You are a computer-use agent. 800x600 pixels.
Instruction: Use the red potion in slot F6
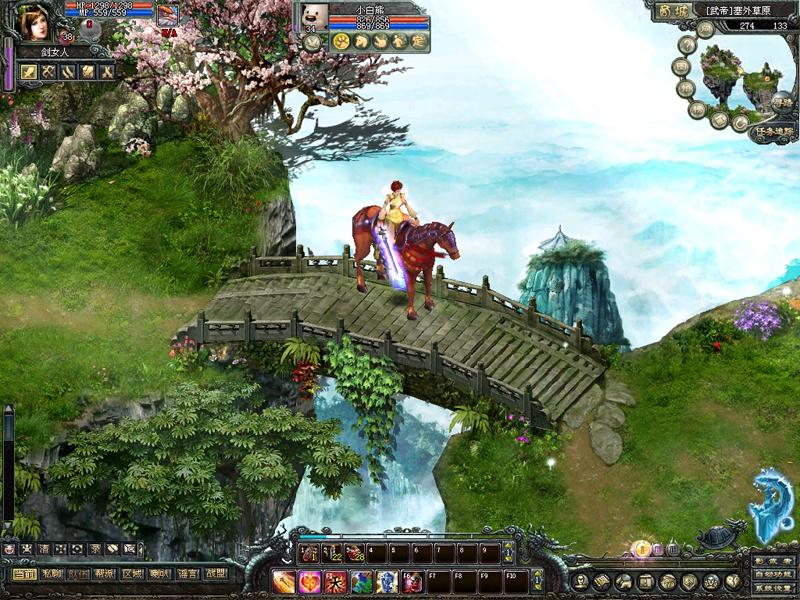[413, 581]
